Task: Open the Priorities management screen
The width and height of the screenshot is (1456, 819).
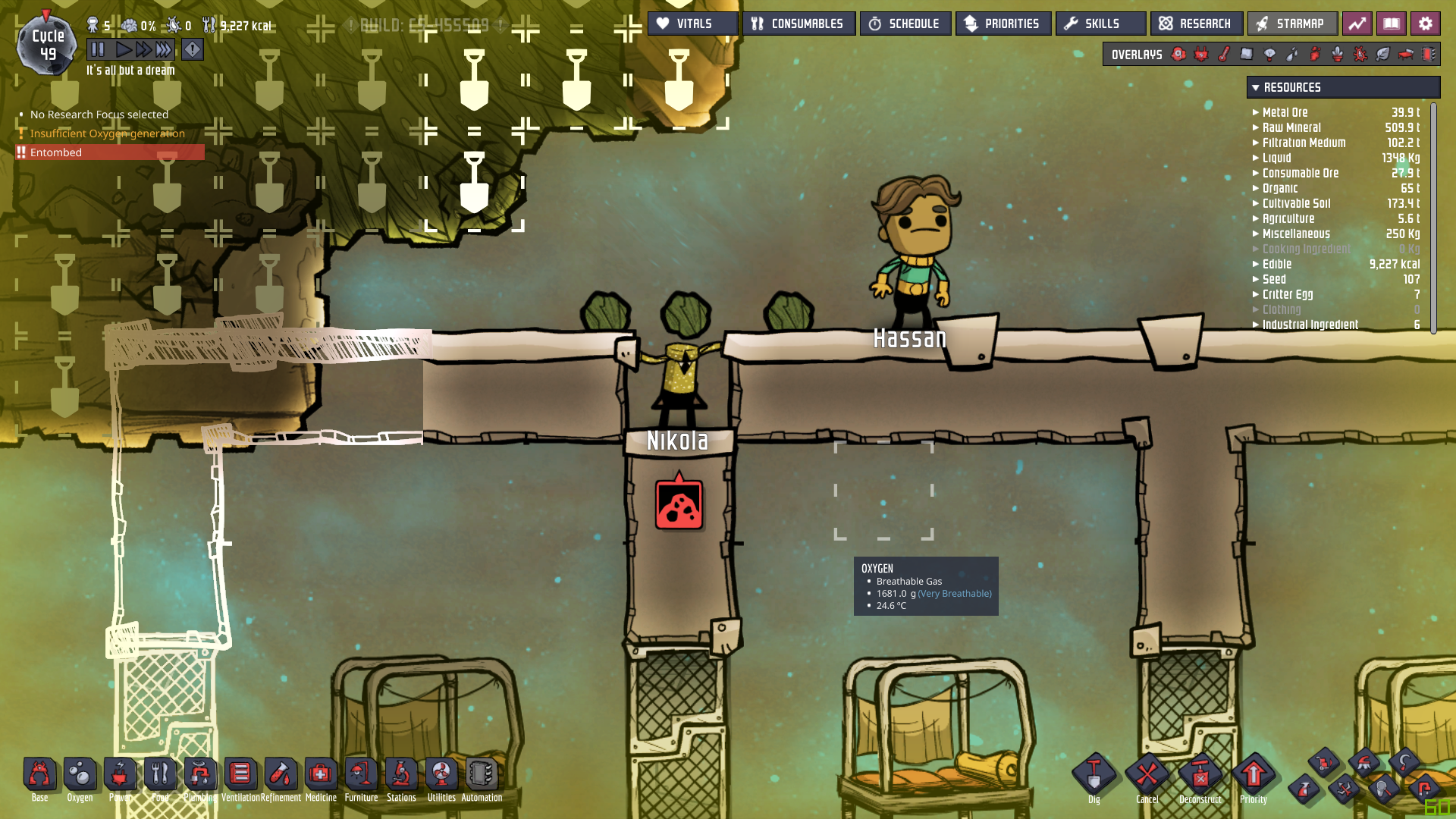Action: coord(1003,24)
